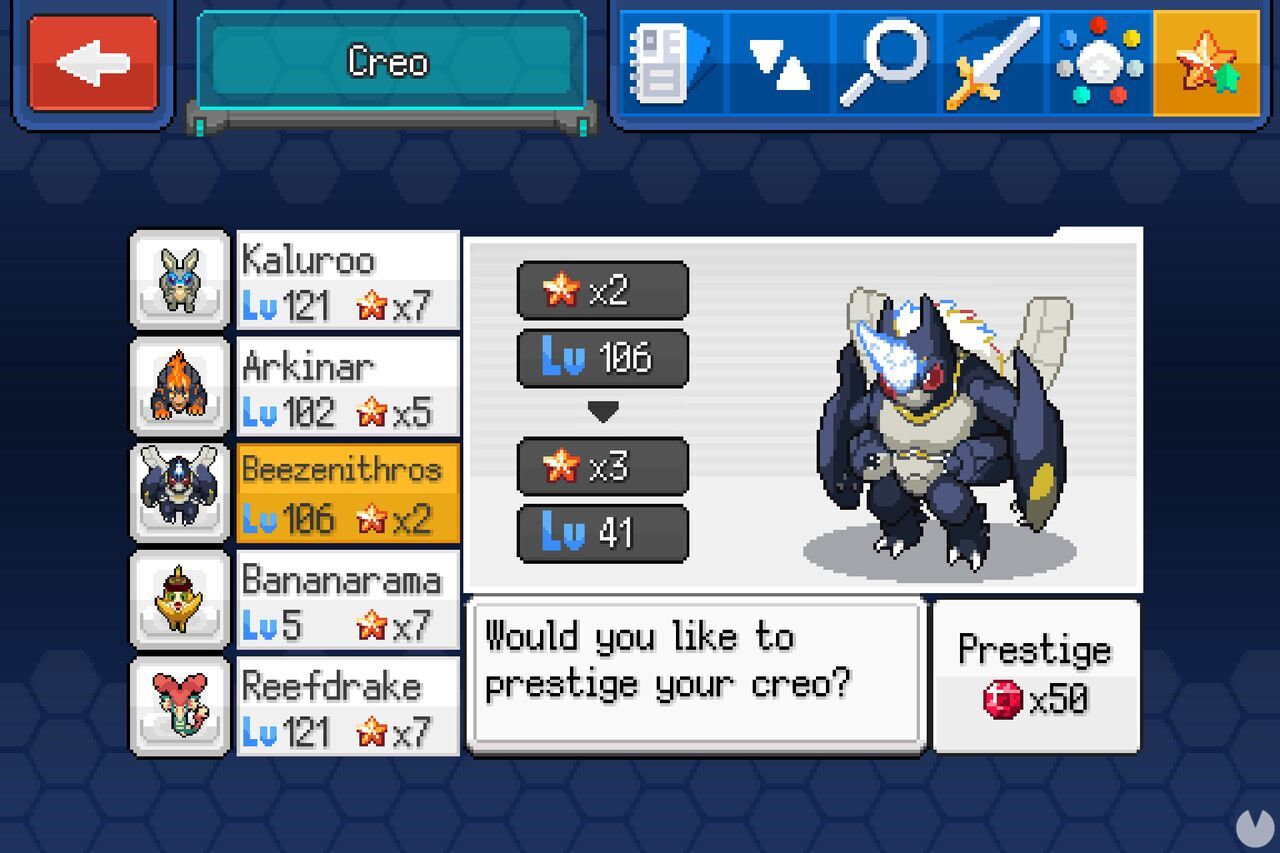1280x853 pixels.
Task: Click the x2 star rank badge
Action: (x=603, y=291)
